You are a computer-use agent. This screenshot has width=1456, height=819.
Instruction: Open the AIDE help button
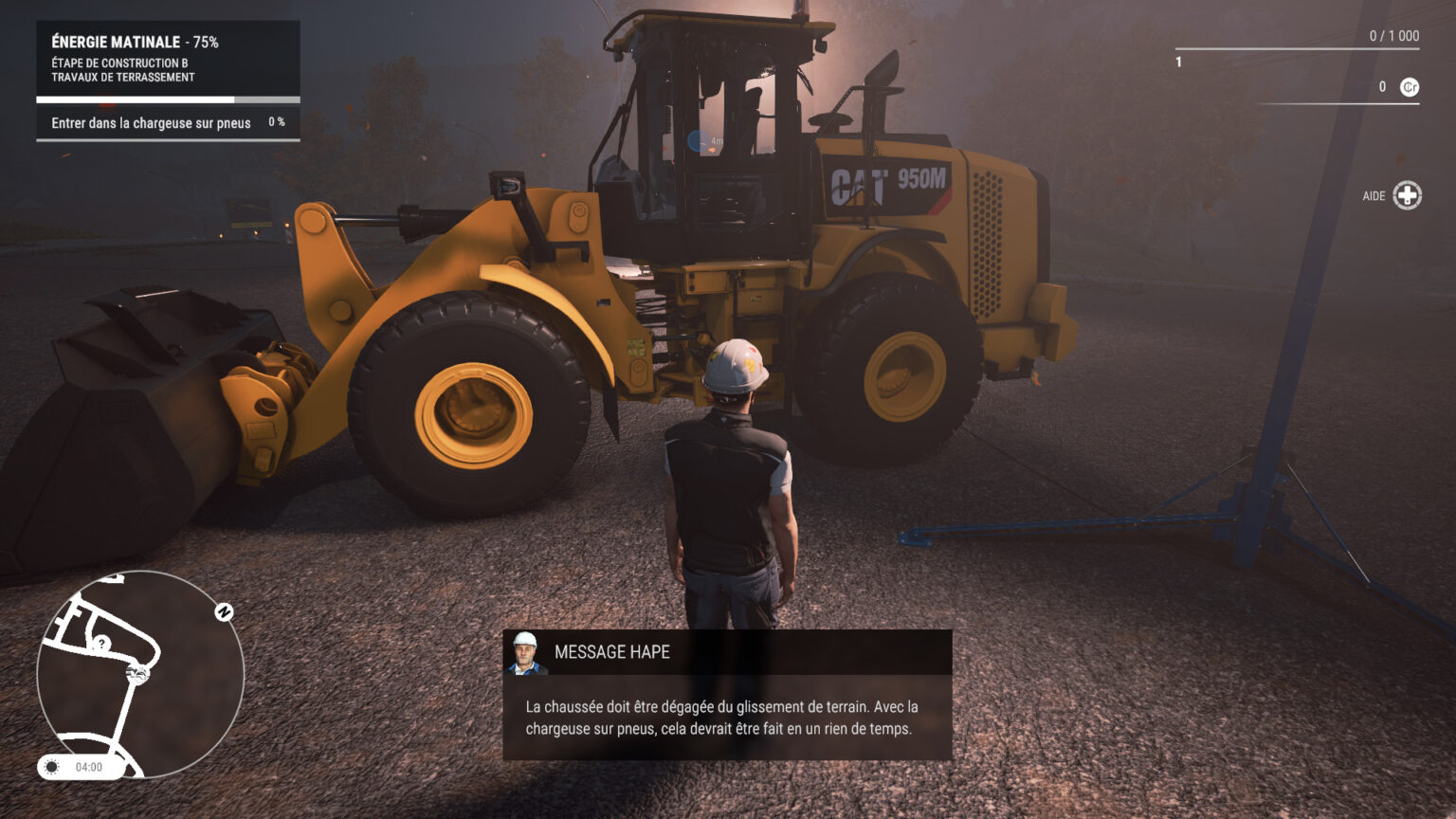tap(1407, 195)
